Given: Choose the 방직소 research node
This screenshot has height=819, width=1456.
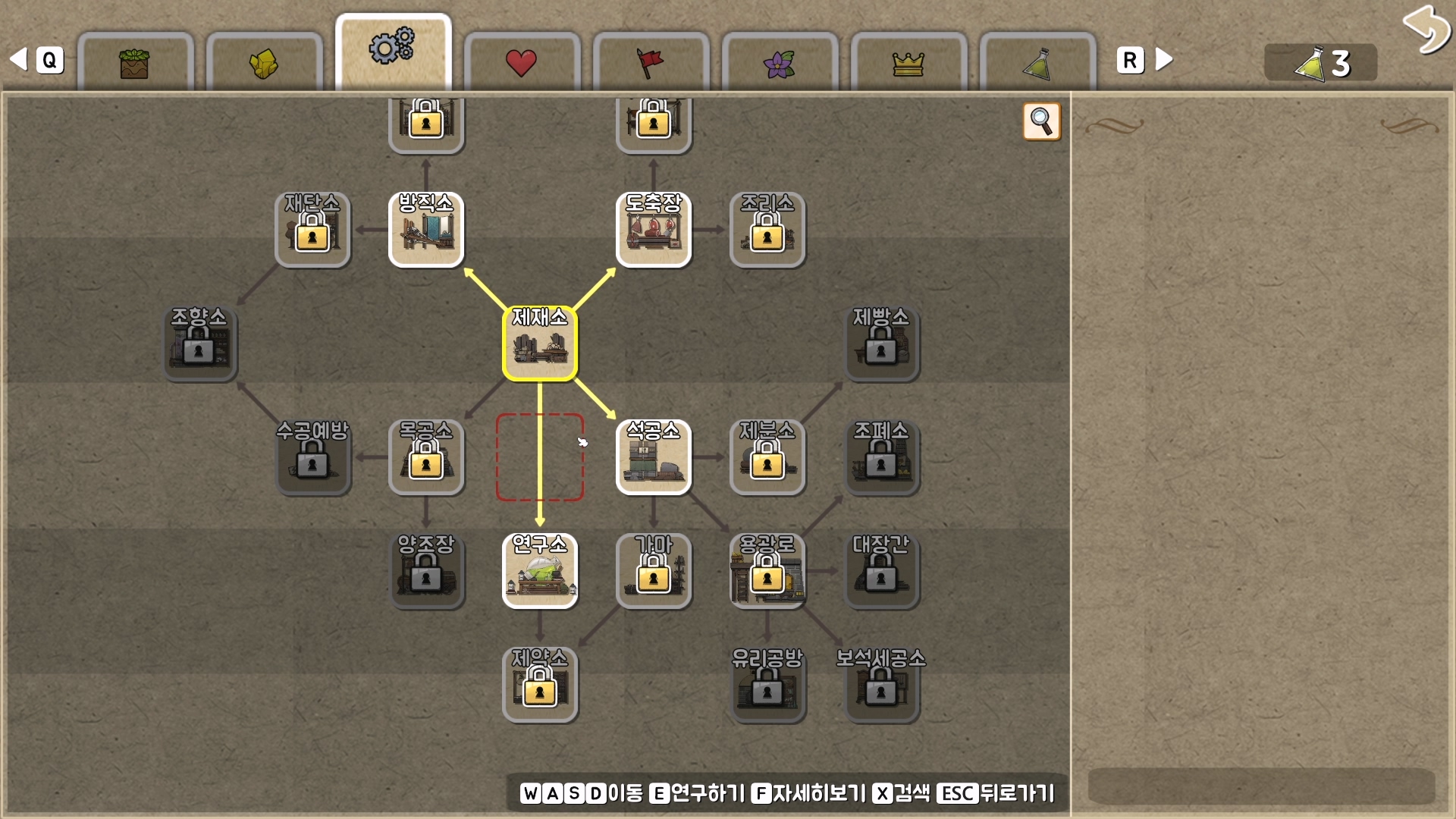Looking at the screenshot, I should tap(426, 230).
